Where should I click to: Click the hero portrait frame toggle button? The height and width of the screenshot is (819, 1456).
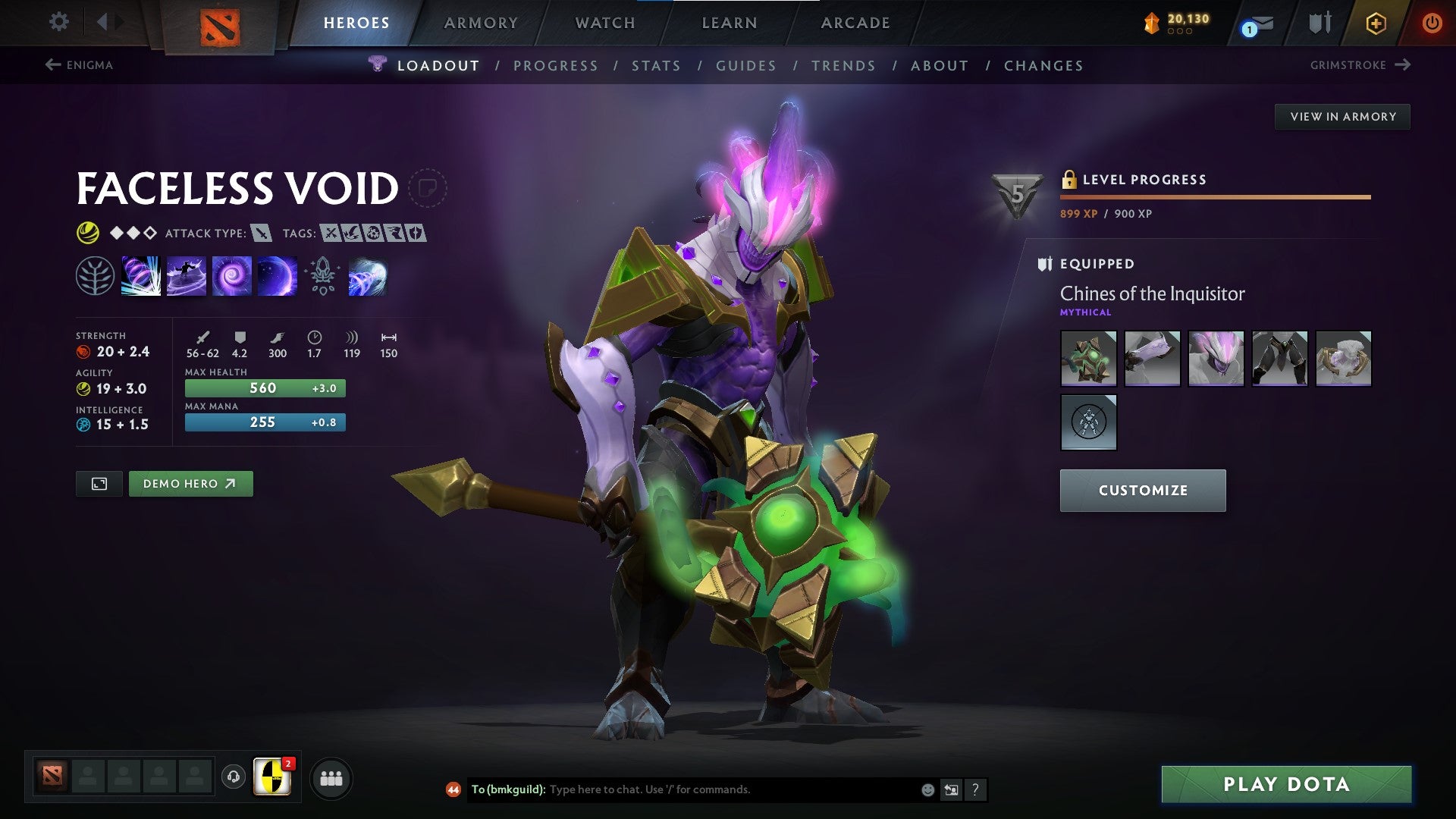point(99,483)
